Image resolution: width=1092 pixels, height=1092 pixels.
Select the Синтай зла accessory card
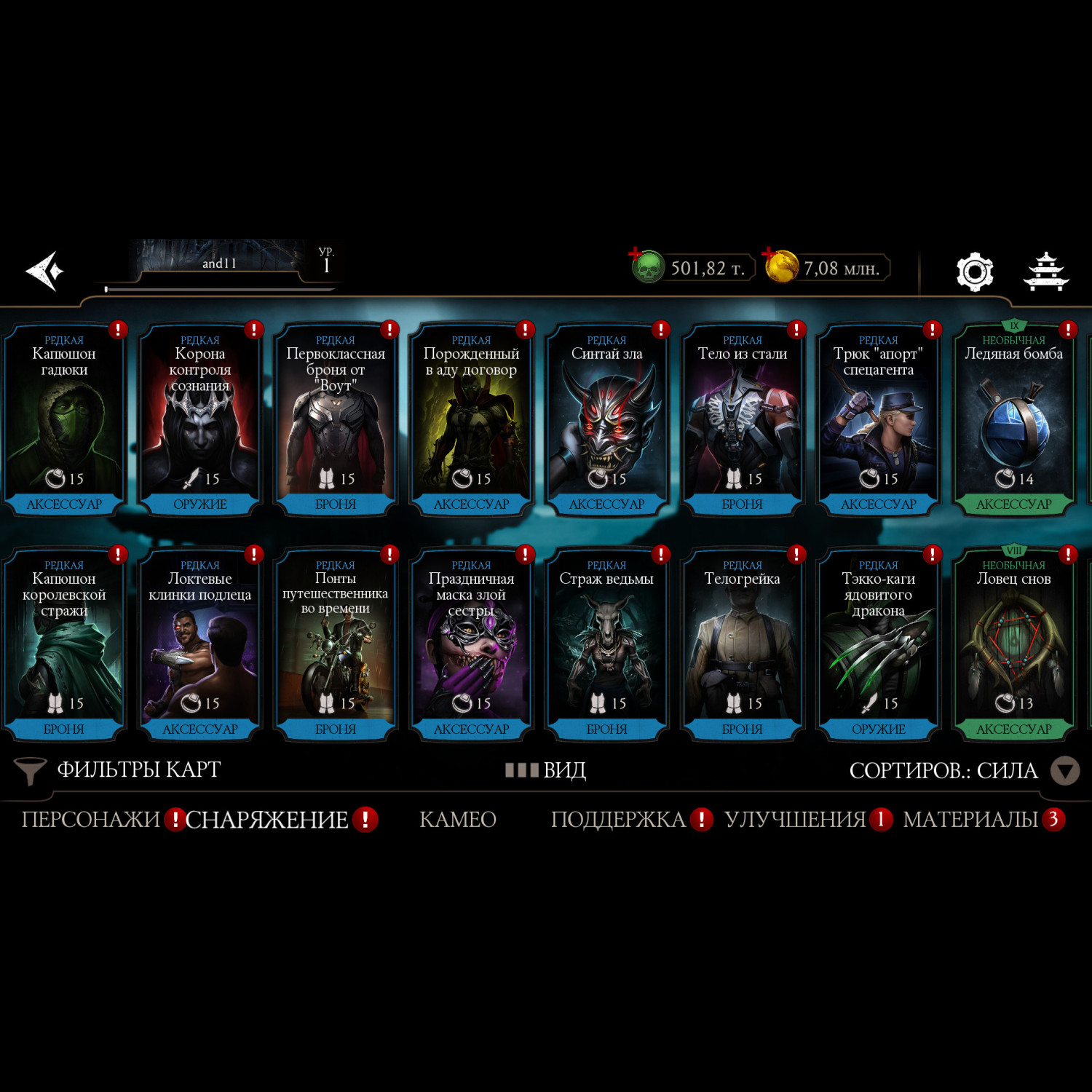tap(606, 419)
